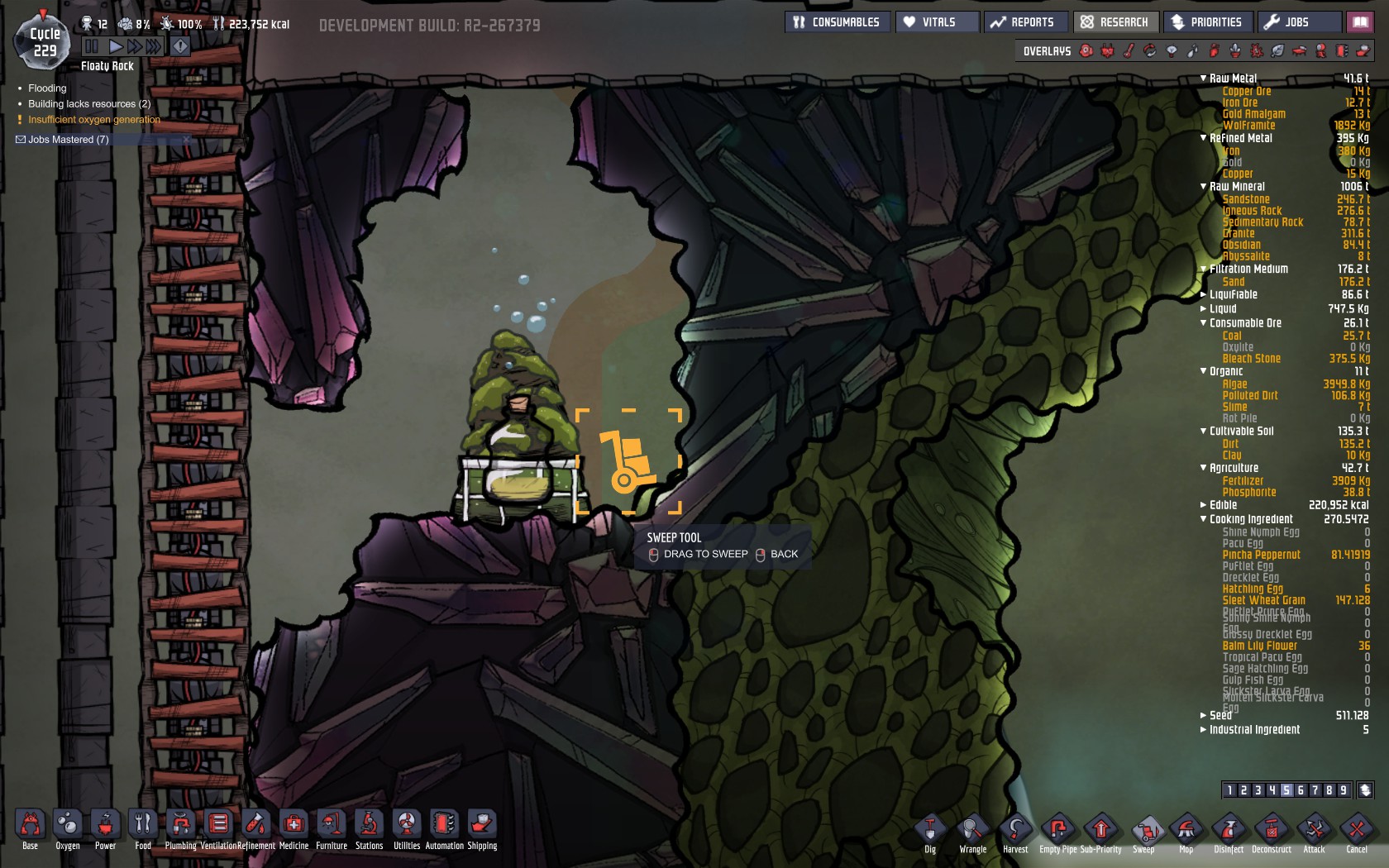Open the Shipping build category
The image size is (1389, 868).
[x=482, y=826]
